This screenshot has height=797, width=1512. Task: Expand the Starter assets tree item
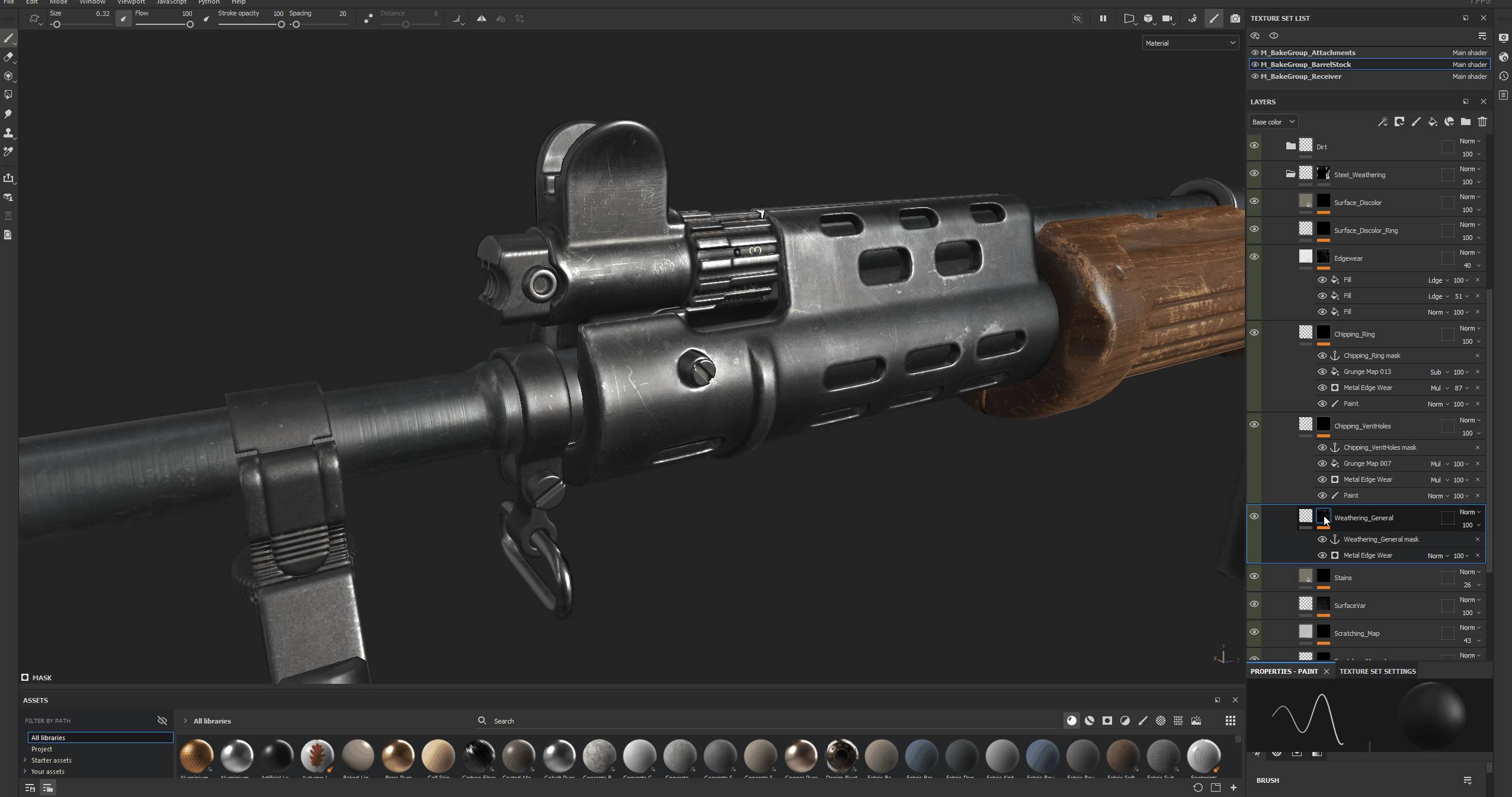[x=26, y=760]
